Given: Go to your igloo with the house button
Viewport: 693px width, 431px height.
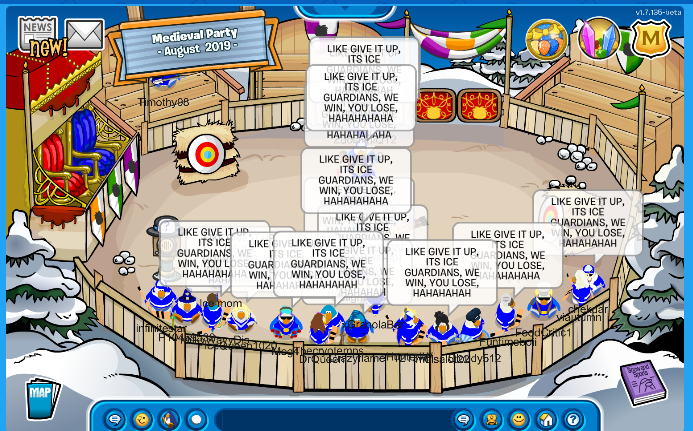Looking at the screenshot, I should coord(546,419).
